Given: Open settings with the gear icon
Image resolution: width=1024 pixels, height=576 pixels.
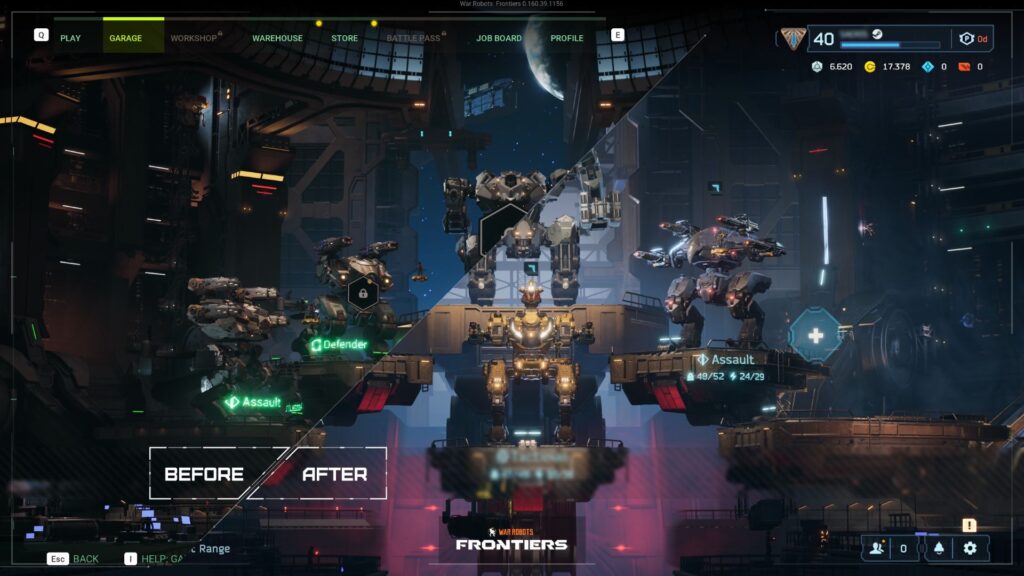Looking at the screenshot, I should [969, 548].
